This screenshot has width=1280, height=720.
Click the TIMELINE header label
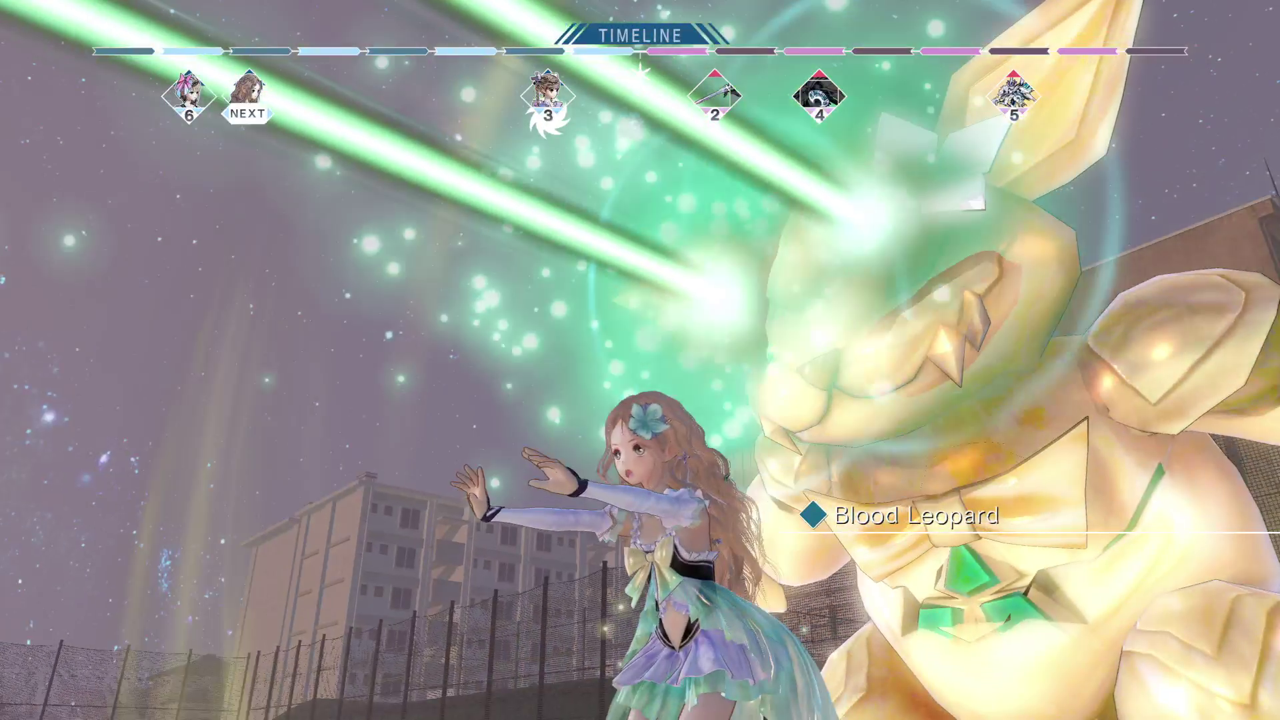[x=640, y=35]
